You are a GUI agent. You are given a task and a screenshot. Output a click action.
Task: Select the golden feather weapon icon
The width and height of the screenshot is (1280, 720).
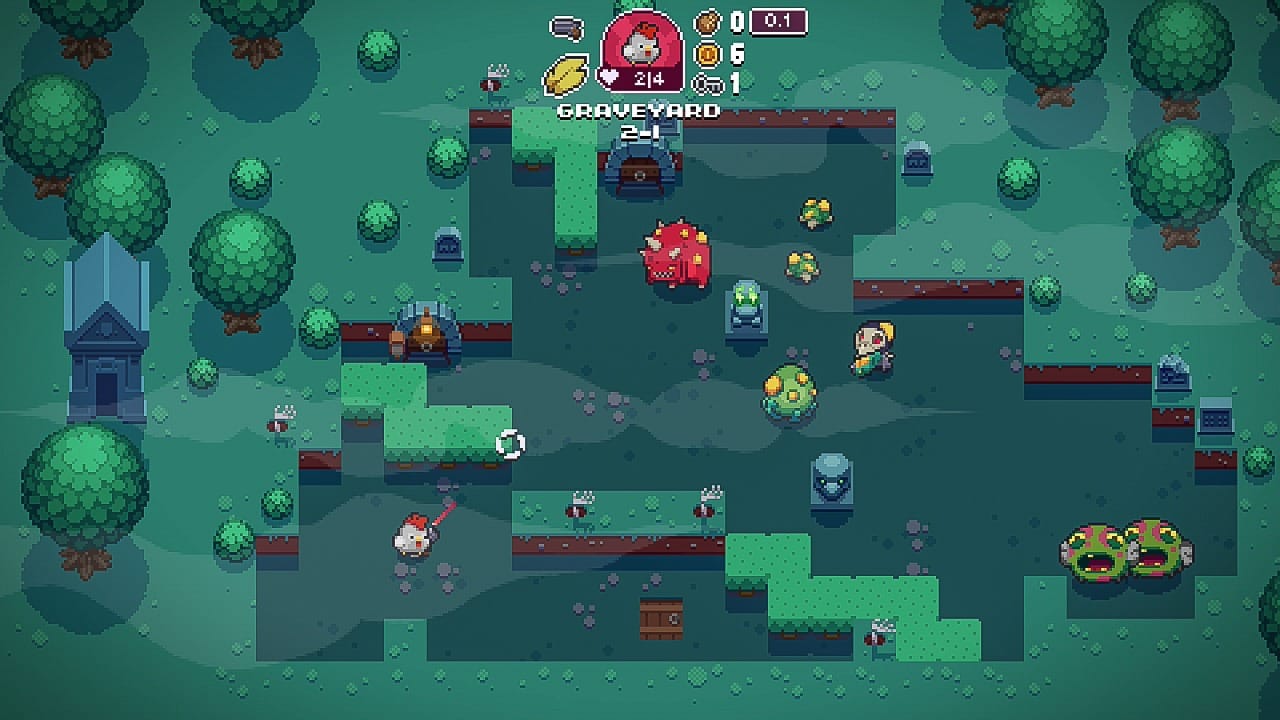(567, 74)
